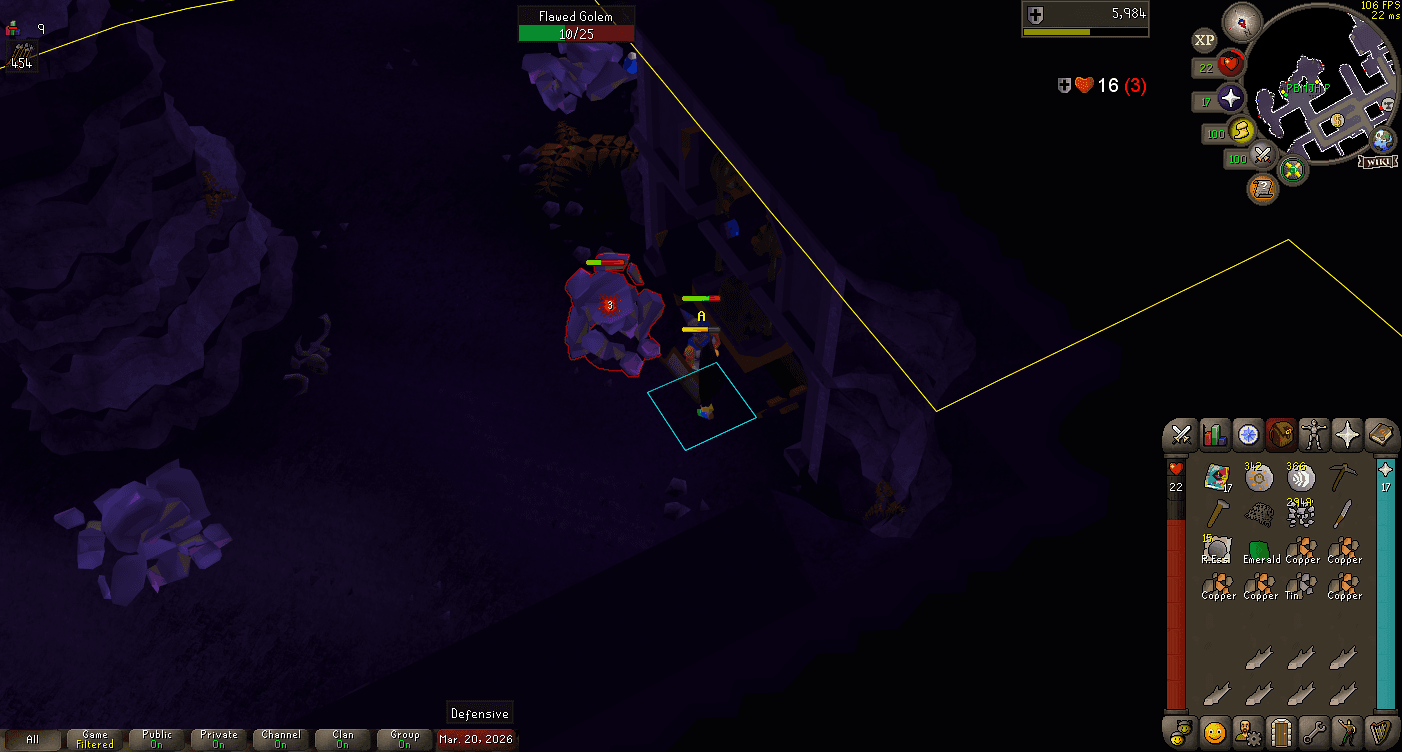Toggle Public chat off
The width and height of the screenshot is (1402, 752).
pyautogui.click(x=155, y=740)
